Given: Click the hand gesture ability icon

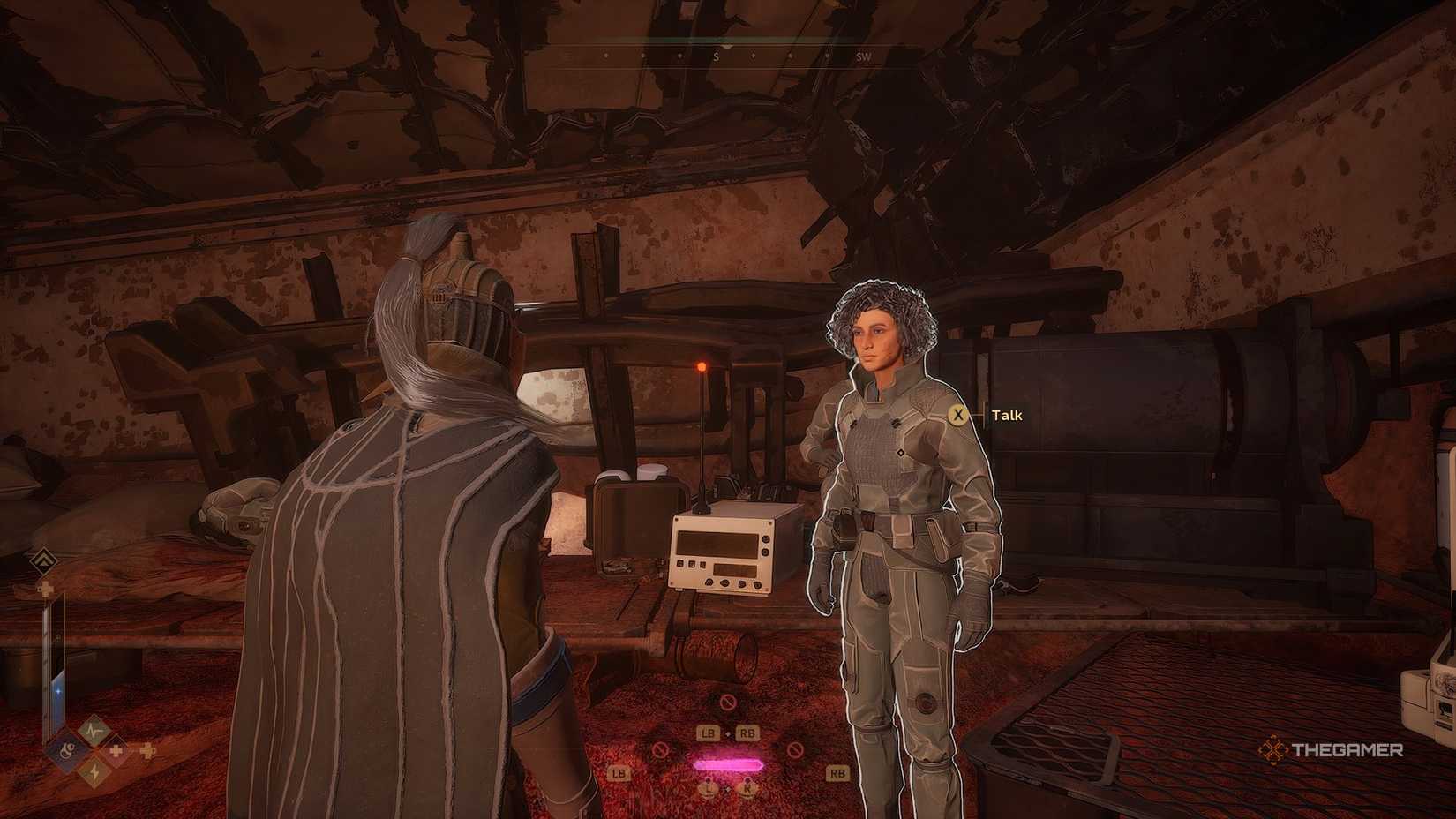Looking at the screenshot, I should point(67,751).
